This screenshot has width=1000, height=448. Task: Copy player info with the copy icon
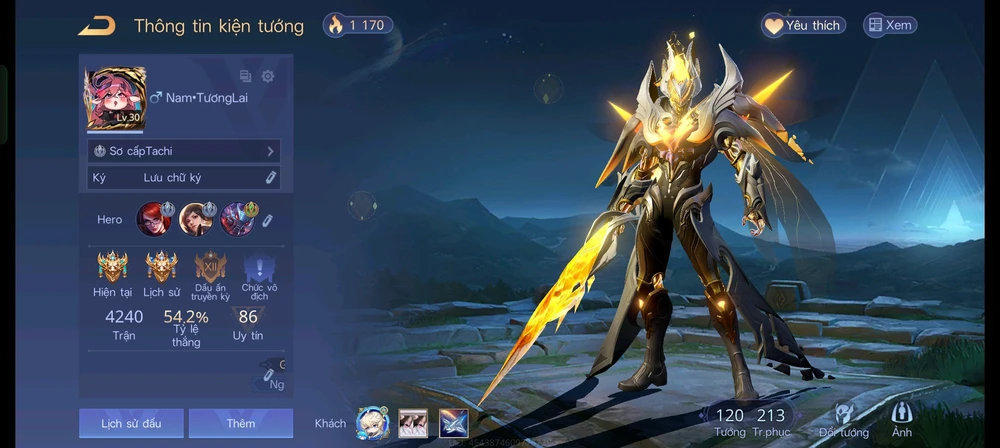coord(246,76)
